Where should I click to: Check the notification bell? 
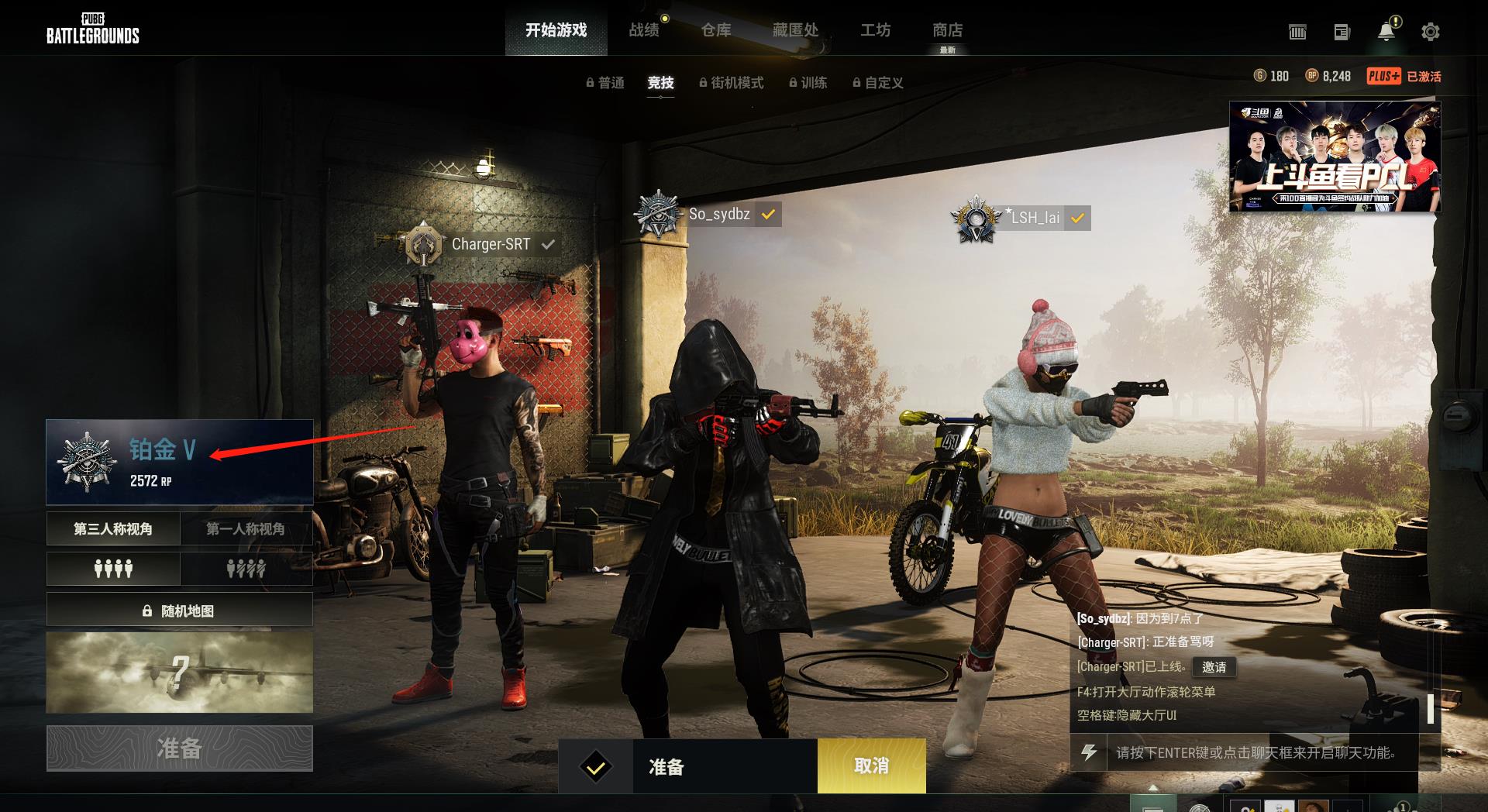(x=1386, y=32)
